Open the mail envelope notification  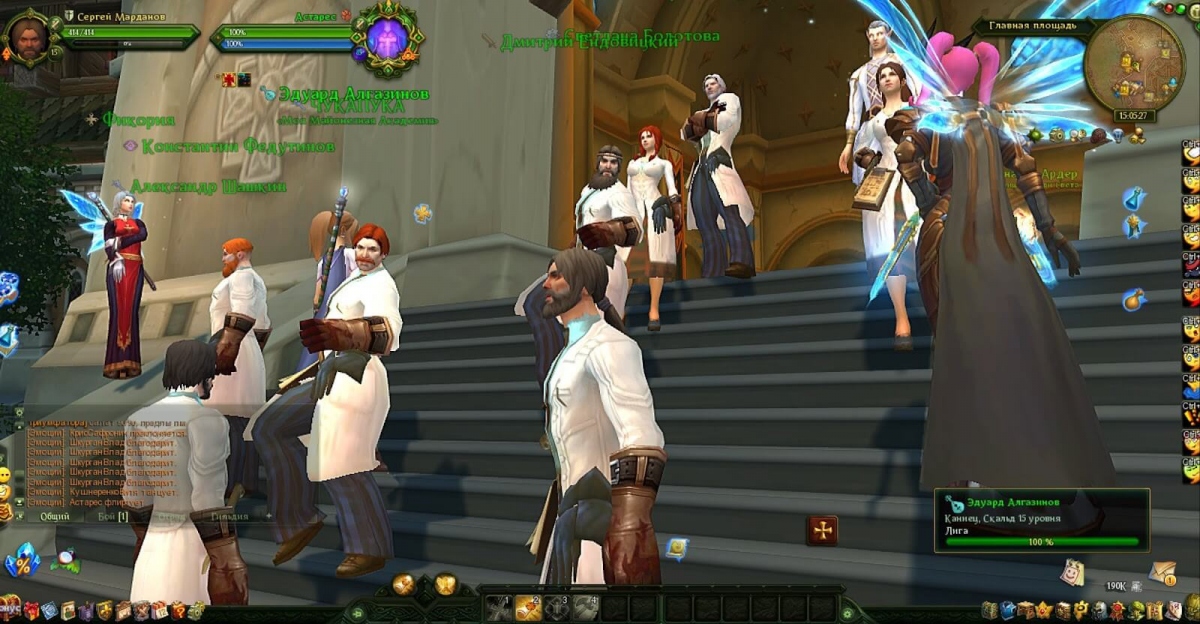(1162, 571)
